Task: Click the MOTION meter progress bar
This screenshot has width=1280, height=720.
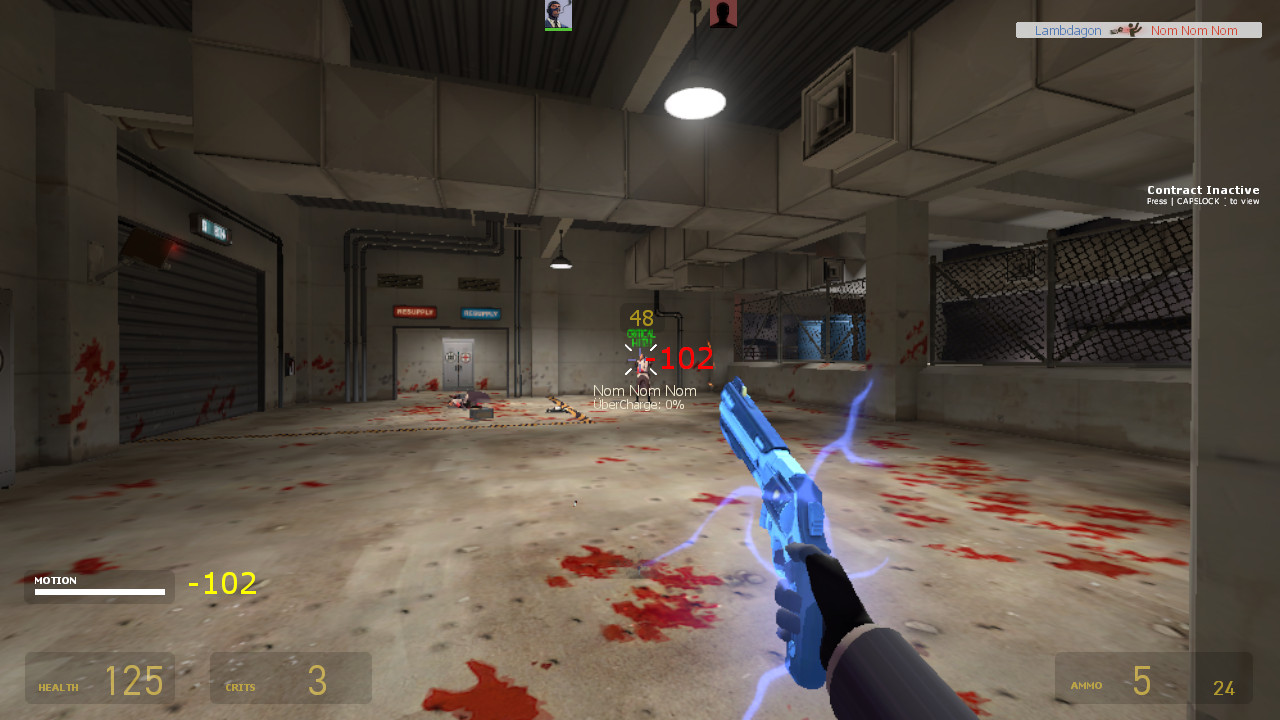Action: (x=100, y=590)
